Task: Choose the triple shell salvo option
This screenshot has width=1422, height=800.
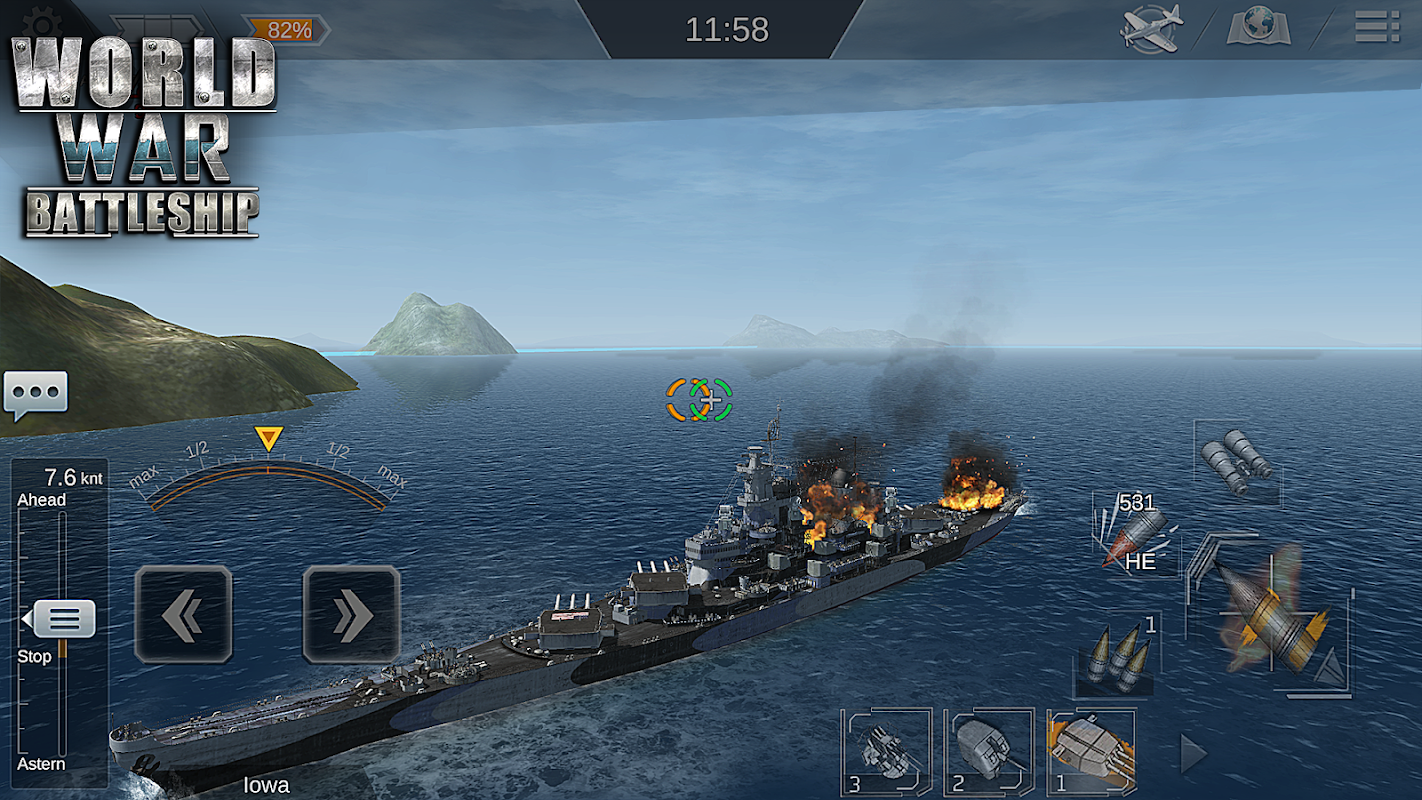Action: click(x=1116, y=655)
